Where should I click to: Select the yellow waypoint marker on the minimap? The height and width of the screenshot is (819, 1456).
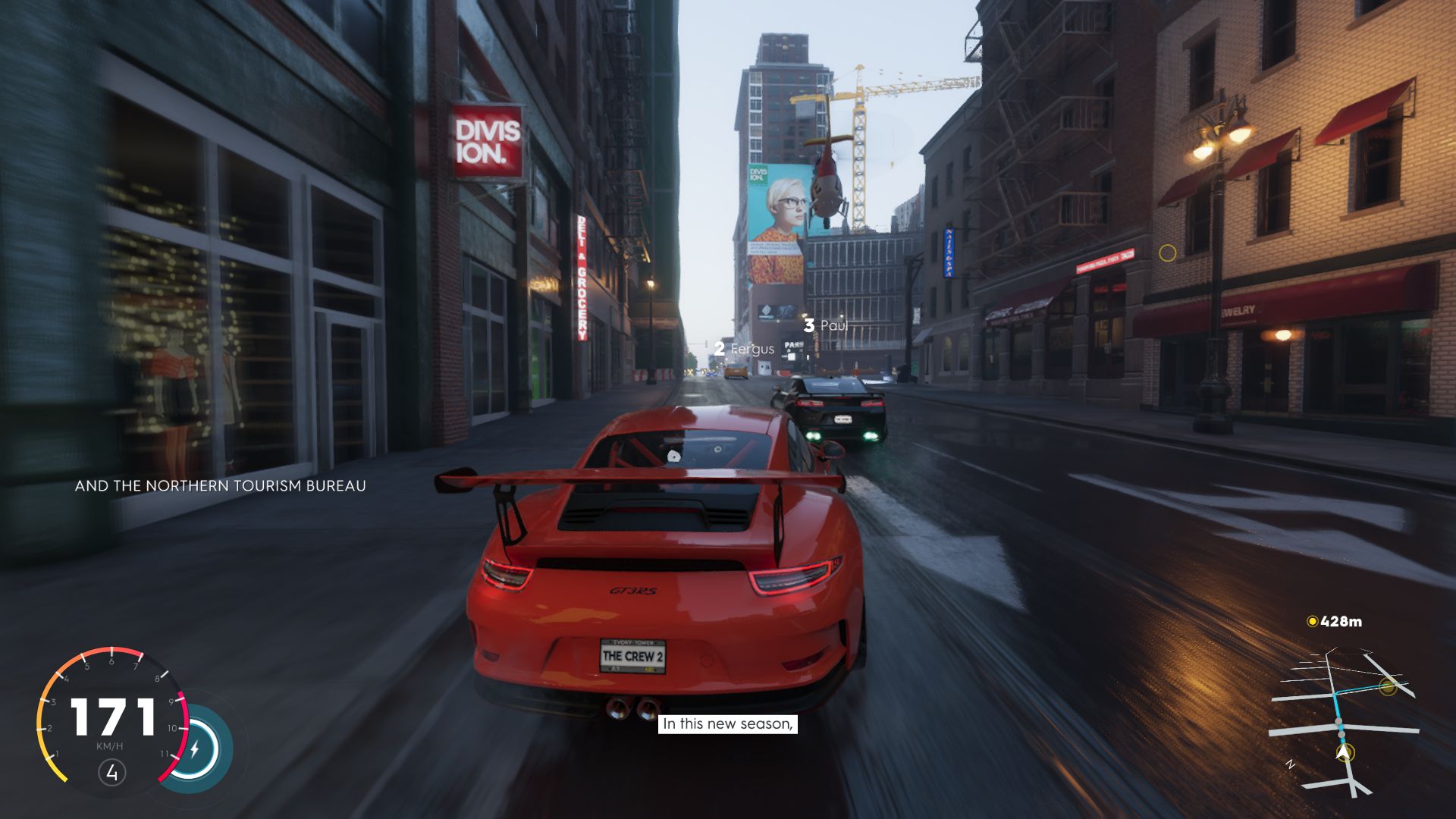tap(1388, 687)
